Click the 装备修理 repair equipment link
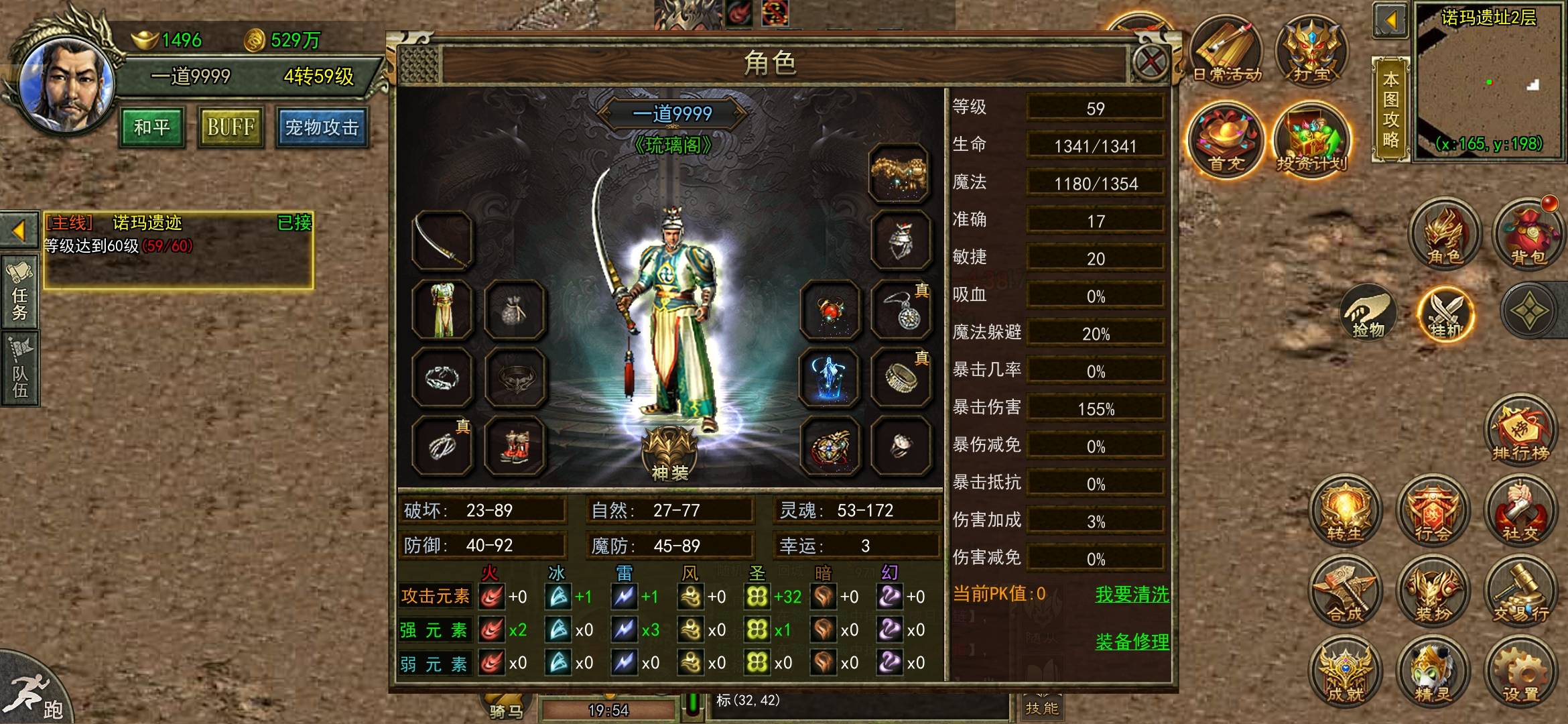1568x724 pixels. point(1132,642)
